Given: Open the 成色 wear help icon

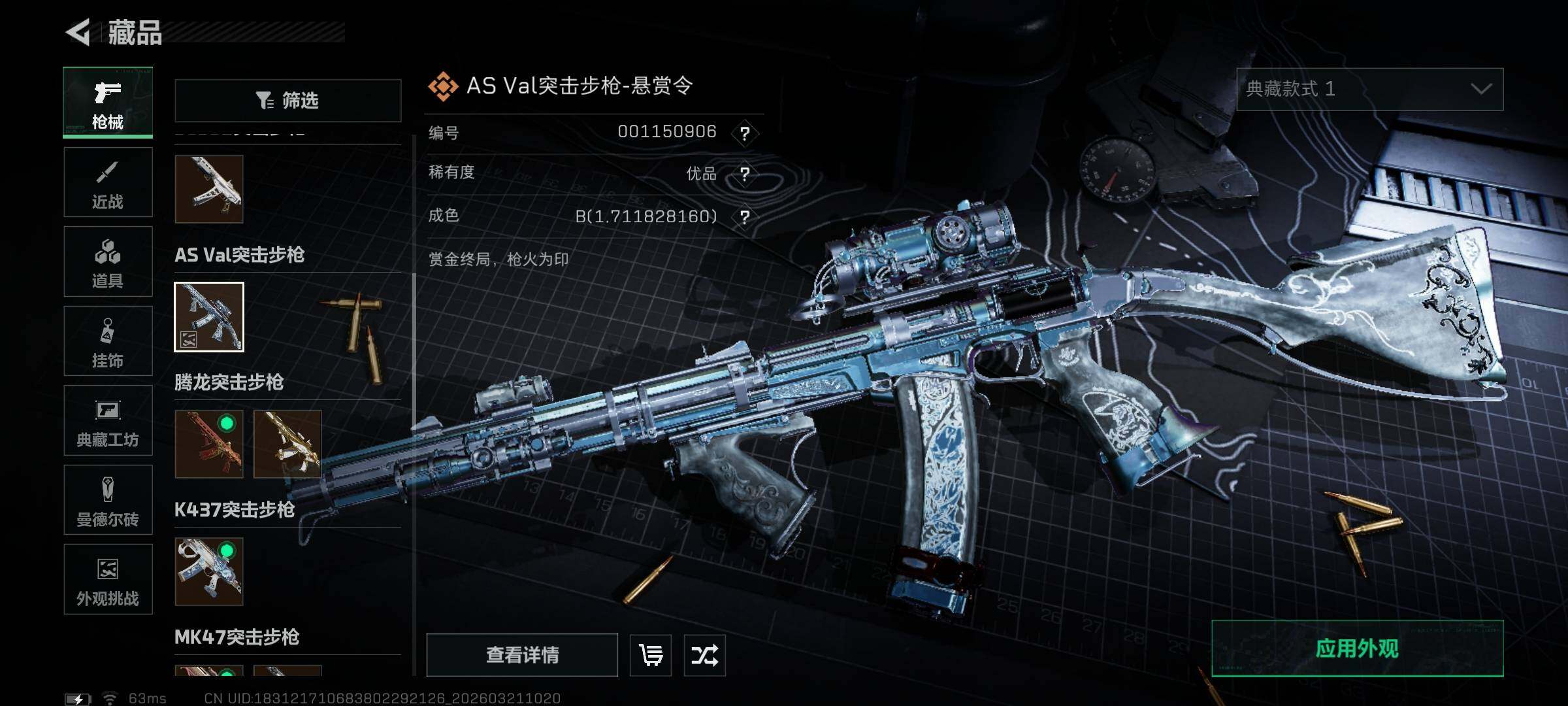Looking at the screenshot, I should (745, 216).
